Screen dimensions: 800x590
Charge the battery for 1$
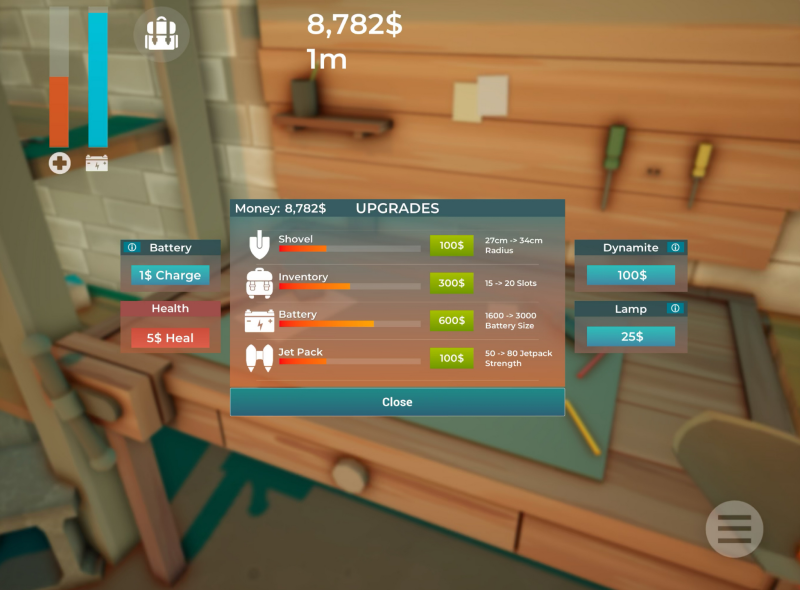[x=170, y=275]
